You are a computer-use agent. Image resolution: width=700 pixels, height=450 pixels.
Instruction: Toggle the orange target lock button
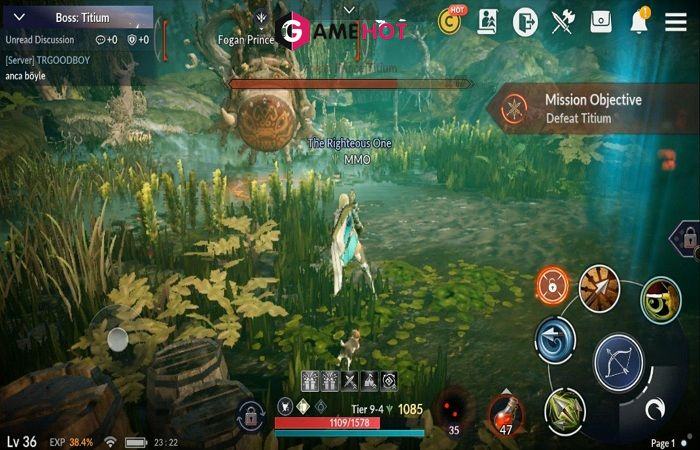[x=551, y=287]
